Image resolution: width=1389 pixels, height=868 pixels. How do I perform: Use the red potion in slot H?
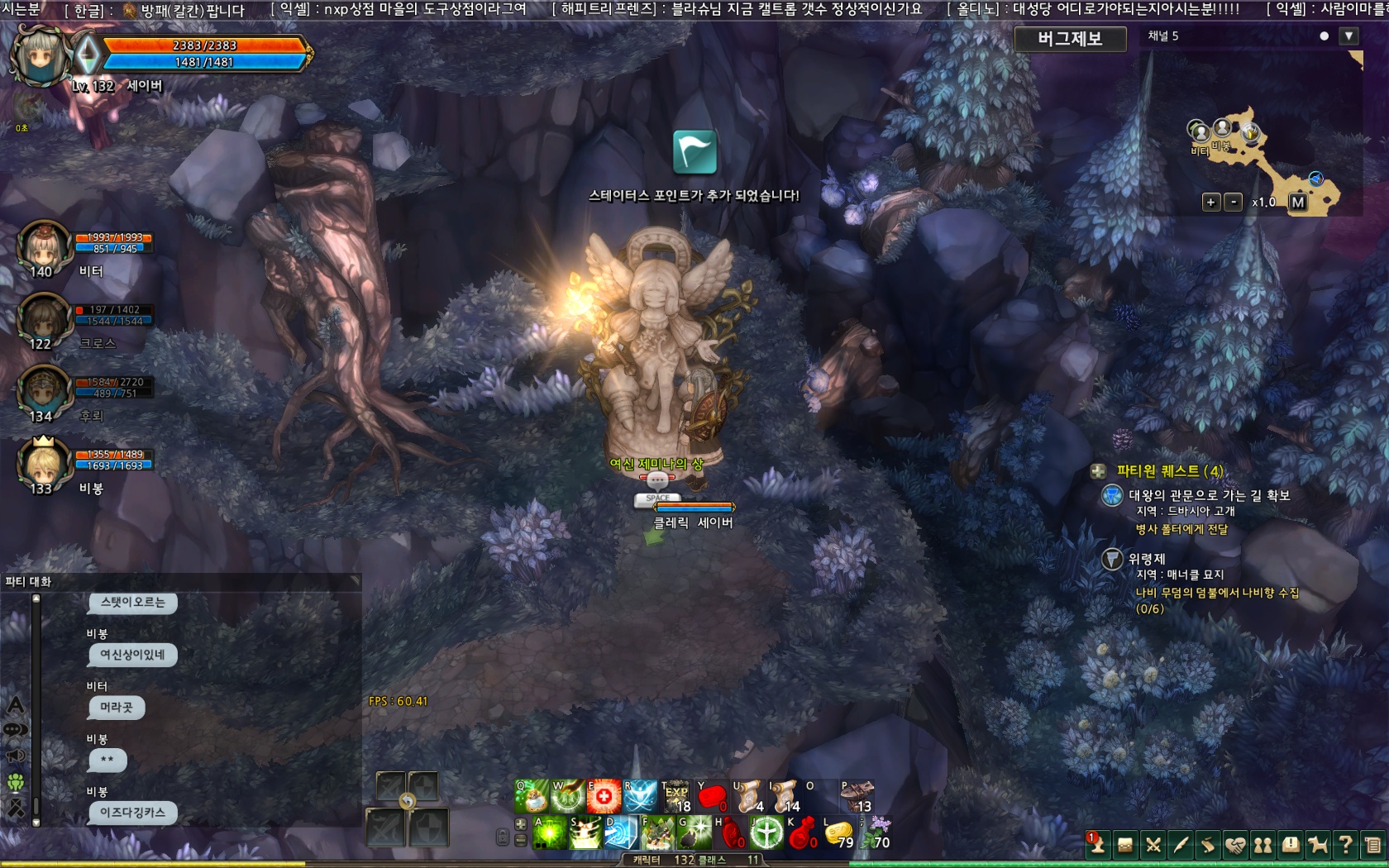(730, 833)
